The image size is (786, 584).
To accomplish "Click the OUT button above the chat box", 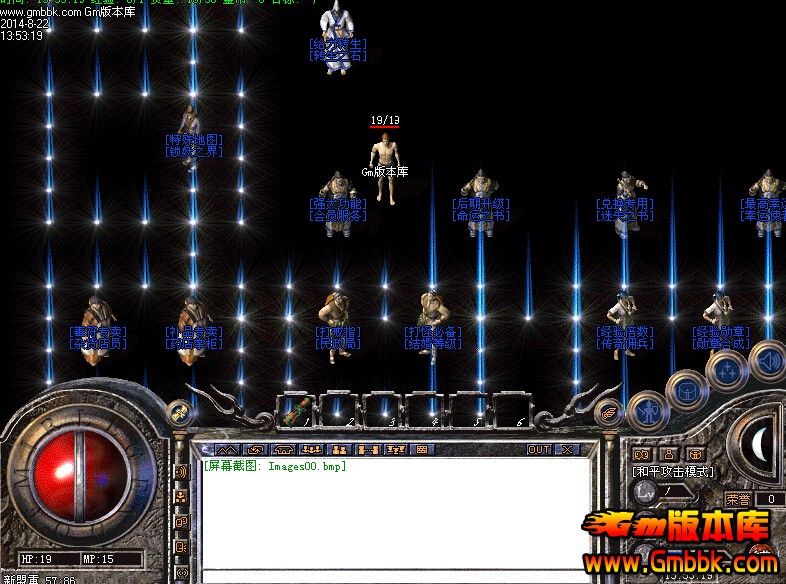I will tap(539, 450).
